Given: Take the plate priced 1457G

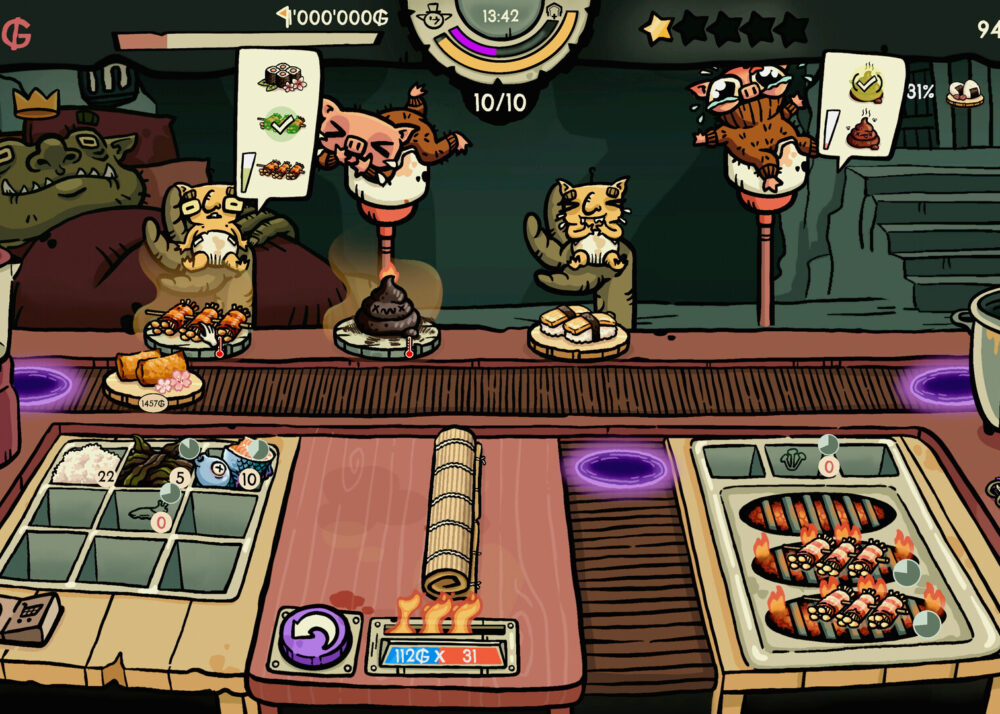Looking at the screenshot, I should [x=152, y=377].
